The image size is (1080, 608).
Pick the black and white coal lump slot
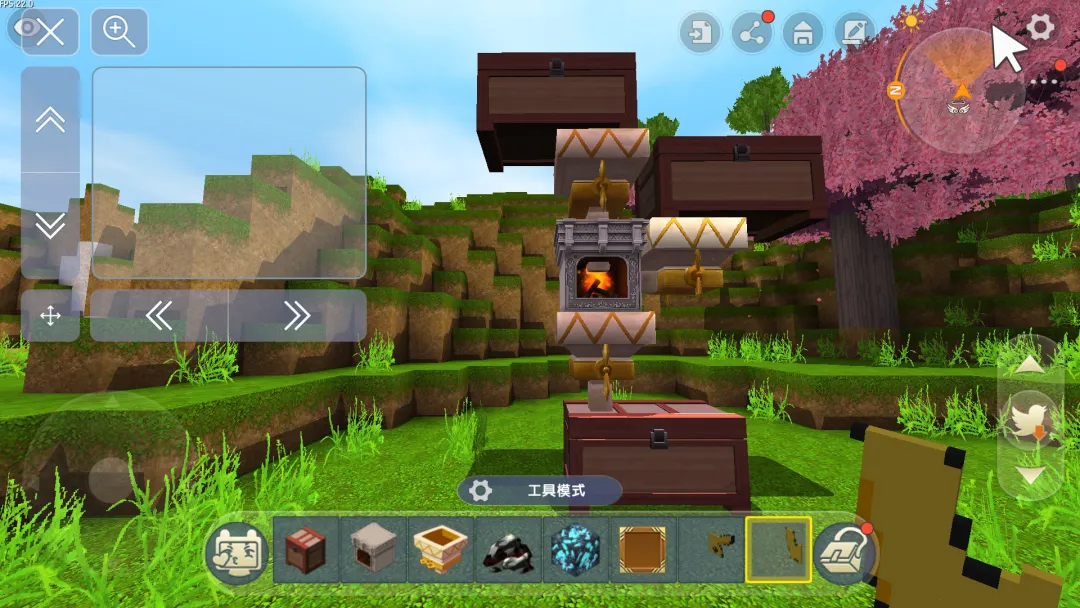point(508,550)
